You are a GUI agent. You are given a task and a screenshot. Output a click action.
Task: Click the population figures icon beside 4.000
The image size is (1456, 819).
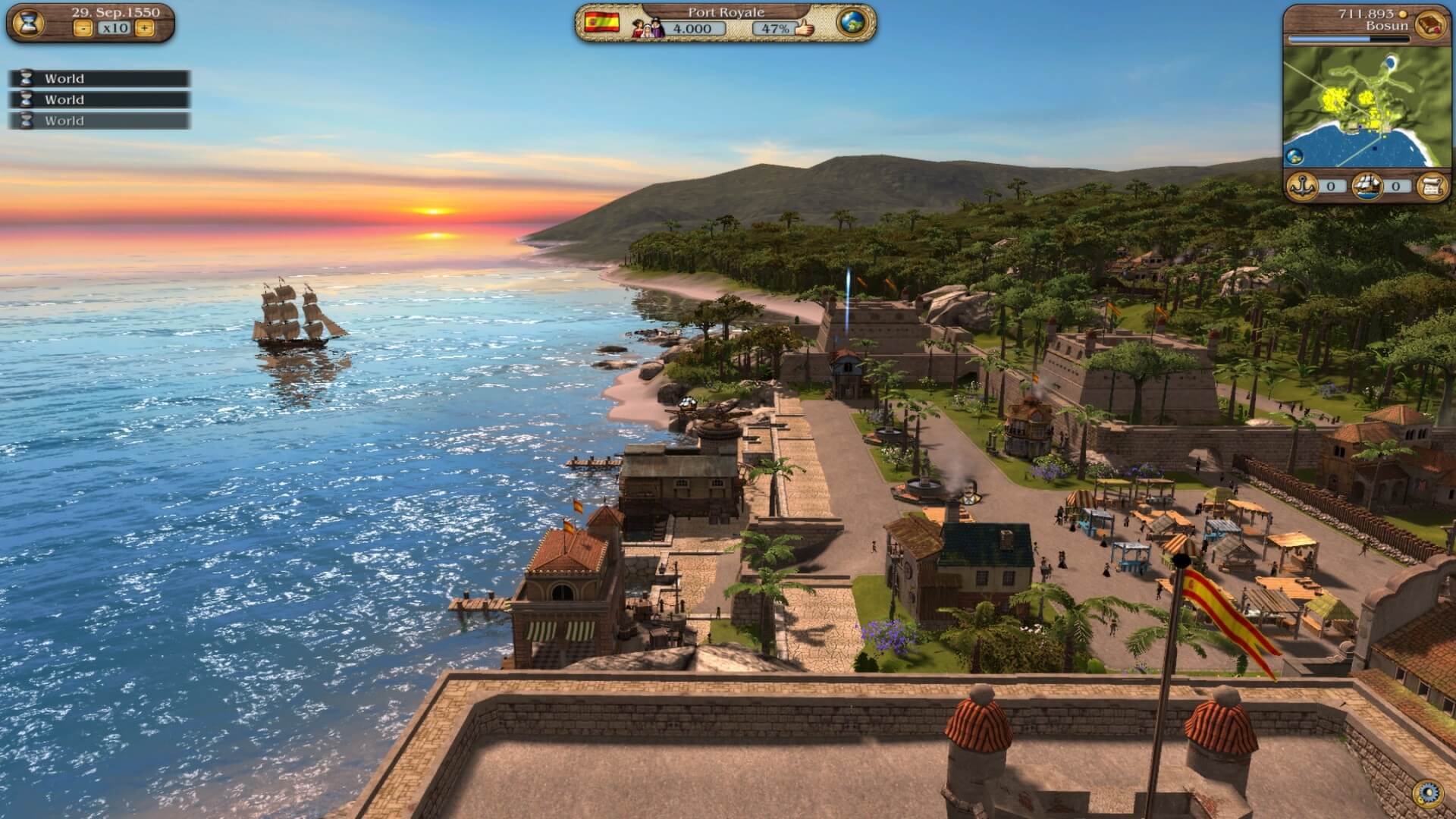pos(649,28)
